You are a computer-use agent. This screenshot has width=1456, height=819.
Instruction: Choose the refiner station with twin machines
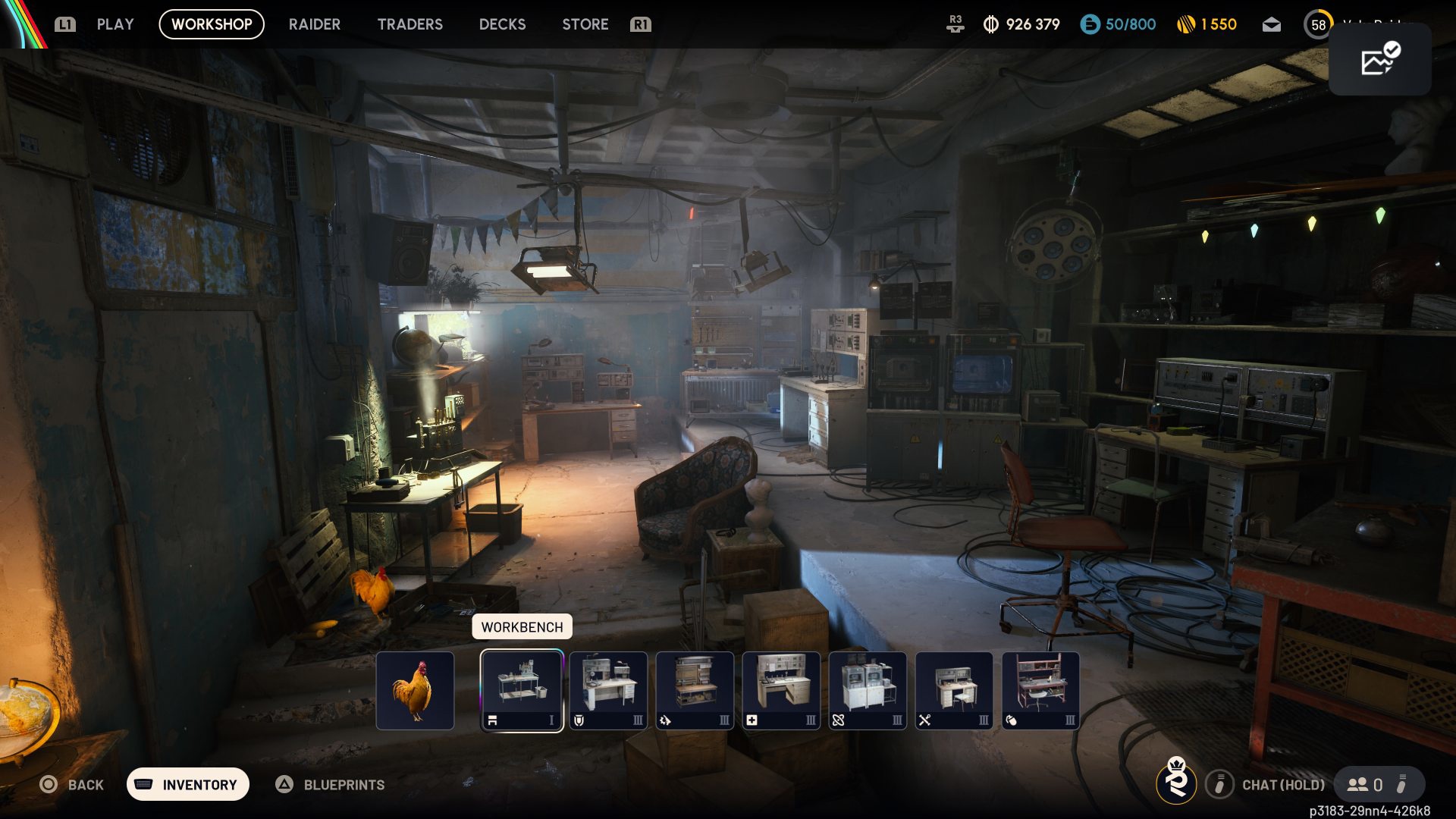(x=868, y=691)
